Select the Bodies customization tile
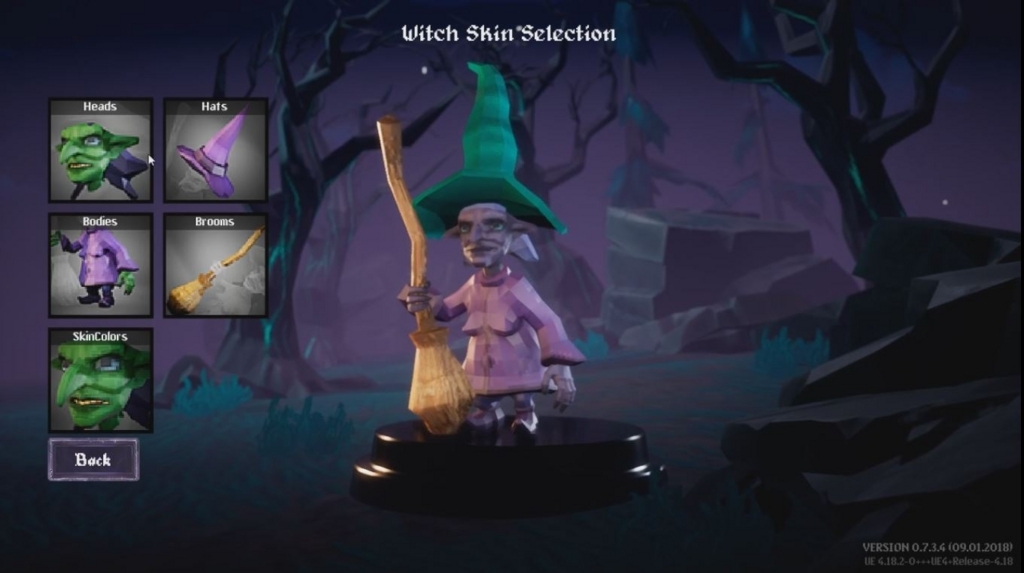Image resolution: width=1024 pixels, height=573 pixels. (101, 265)
